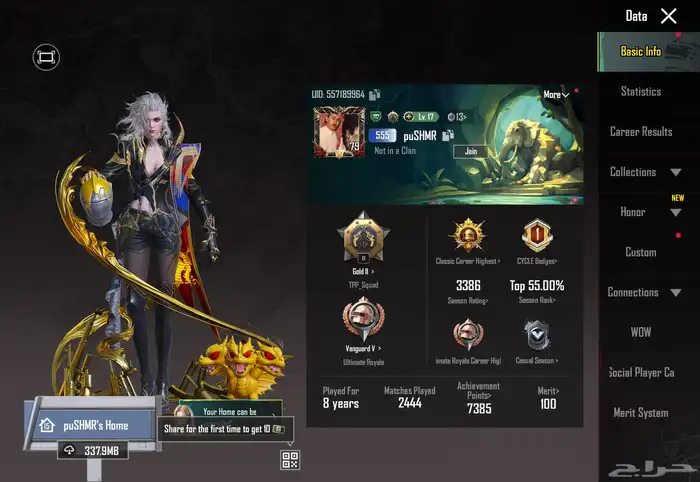Click the Join clan button

pyautogui.click(x=471, y=151)
